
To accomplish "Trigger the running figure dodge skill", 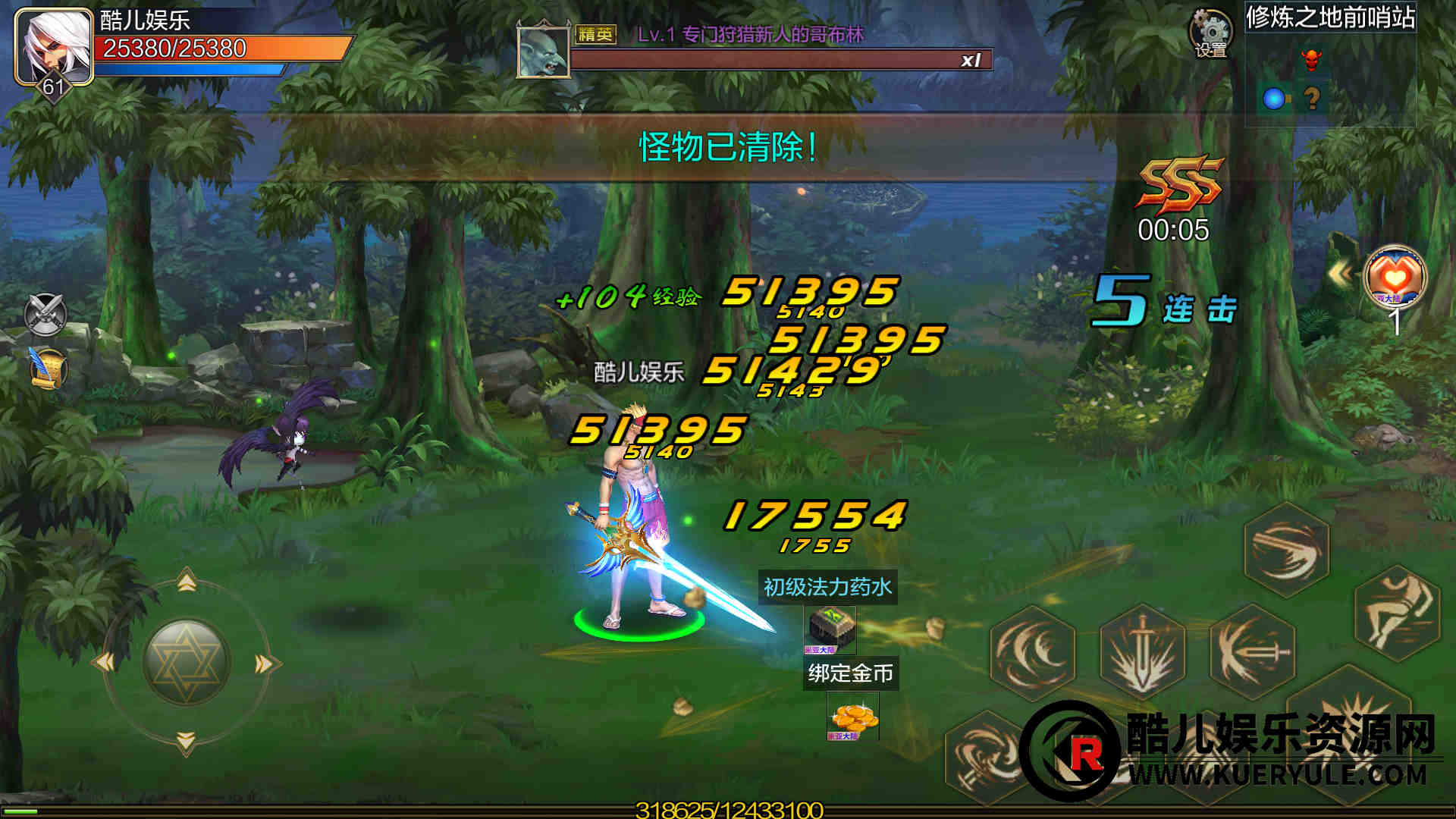I will tap(1397, 613).
